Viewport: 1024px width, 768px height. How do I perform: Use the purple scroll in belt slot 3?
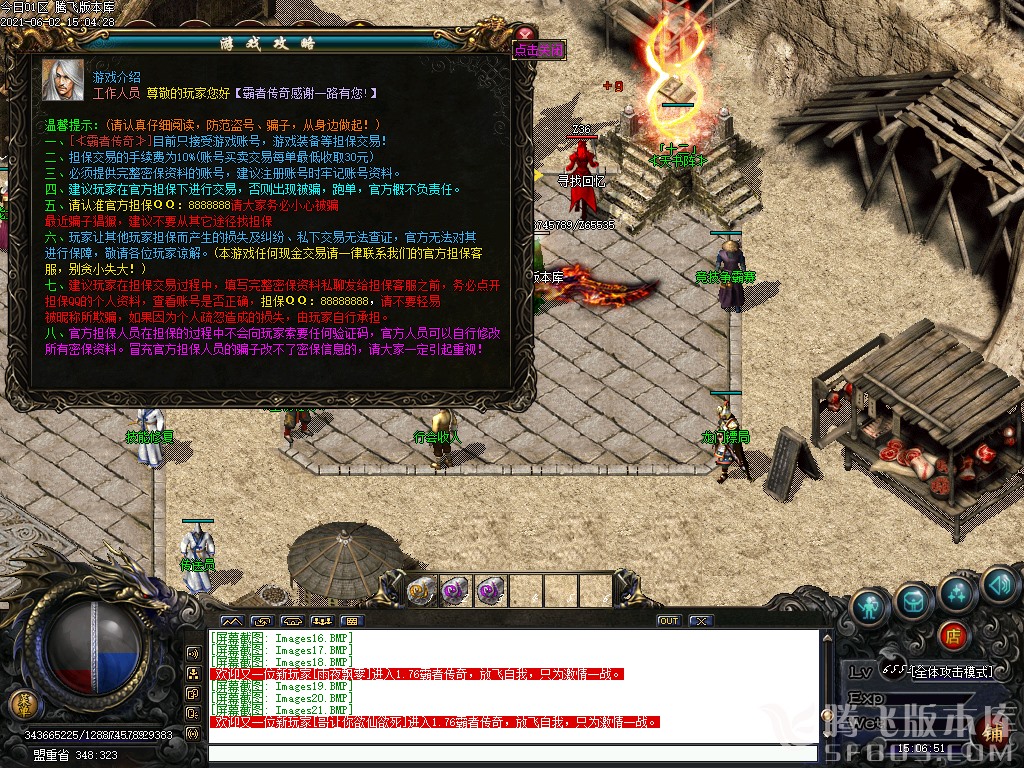click(490, 590)
